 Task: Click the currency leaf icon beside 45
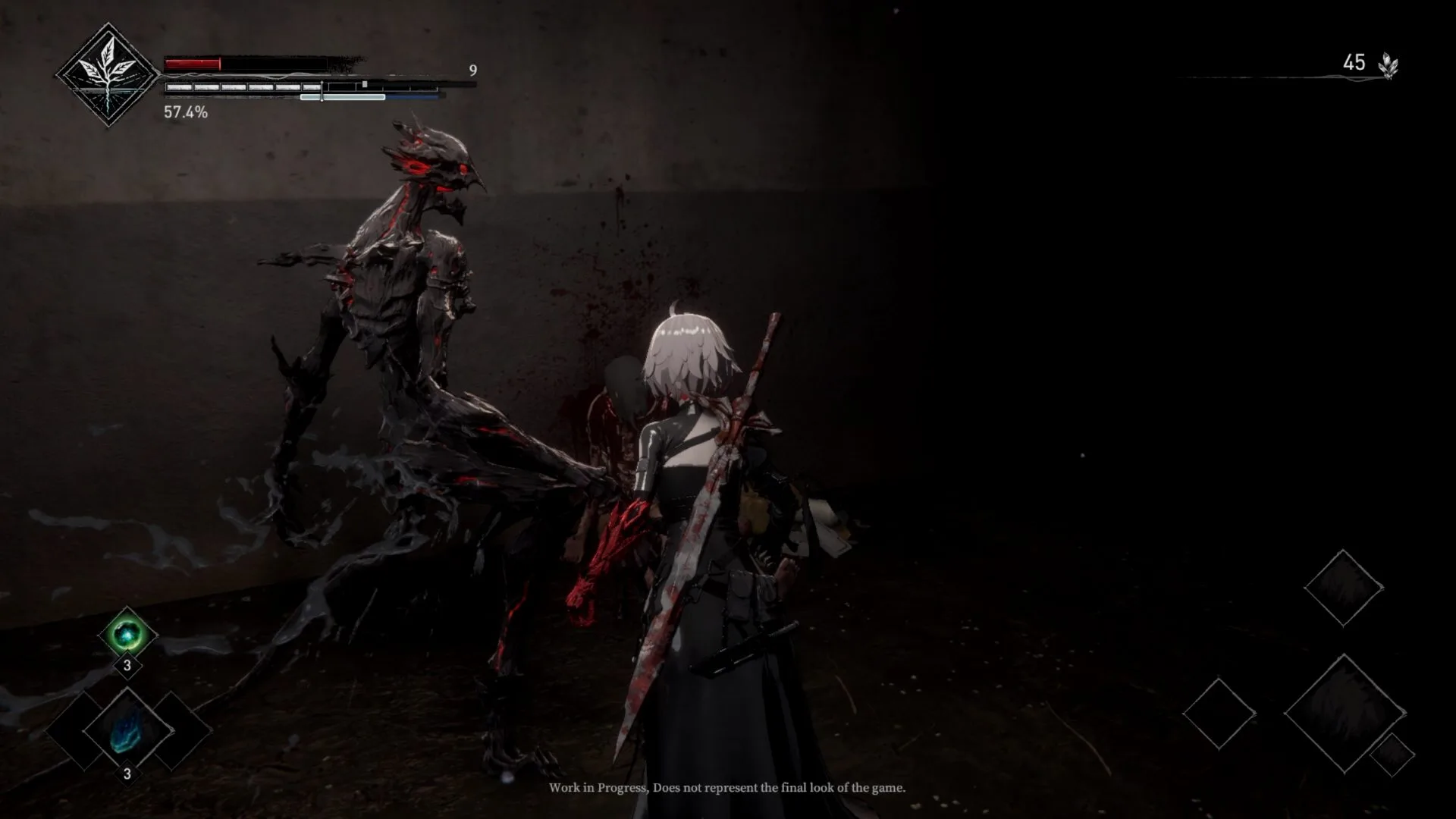point(1389,65)
